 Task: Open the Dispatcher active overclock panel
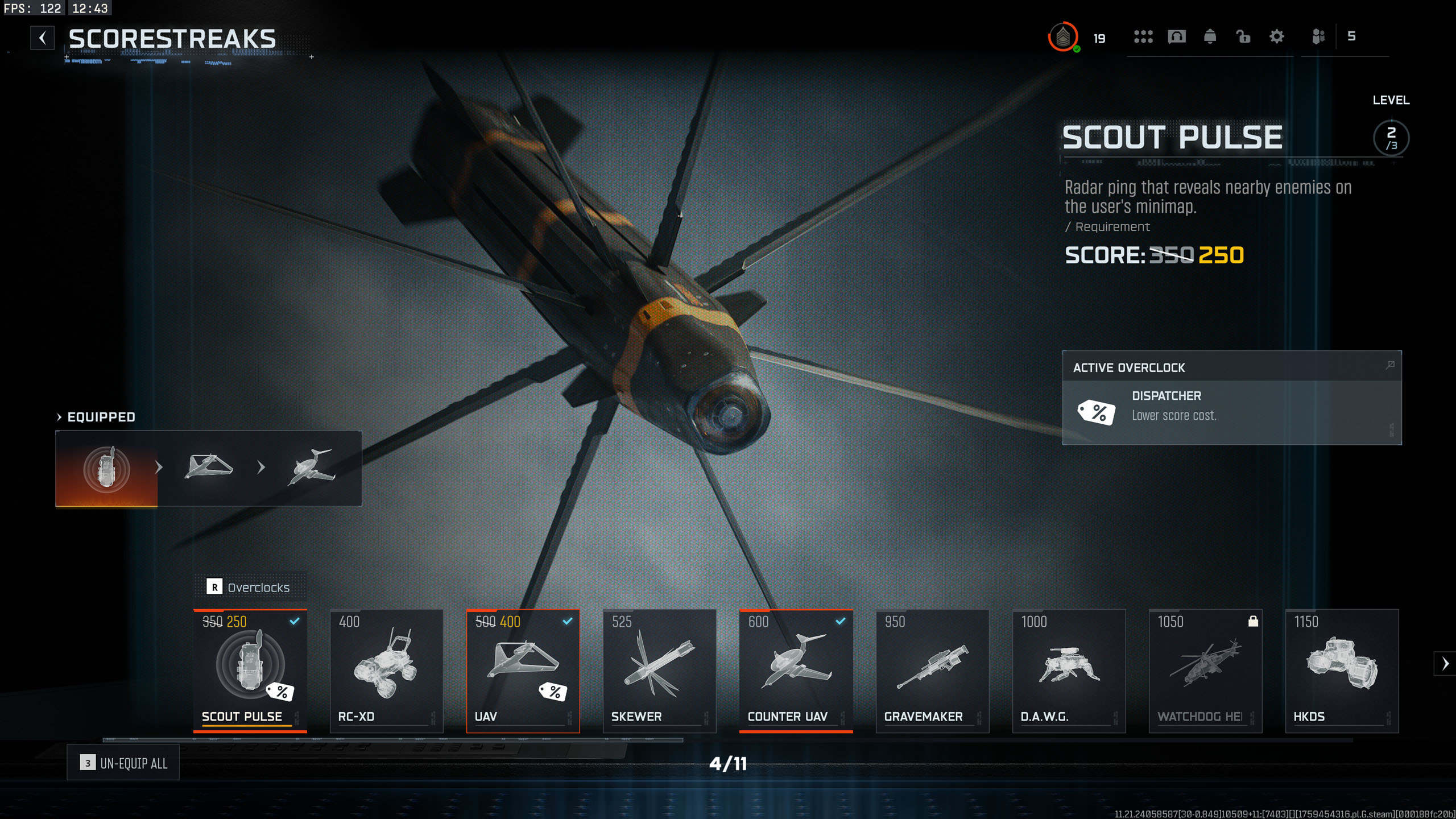pyautogui.click(x=1231, y=406)
